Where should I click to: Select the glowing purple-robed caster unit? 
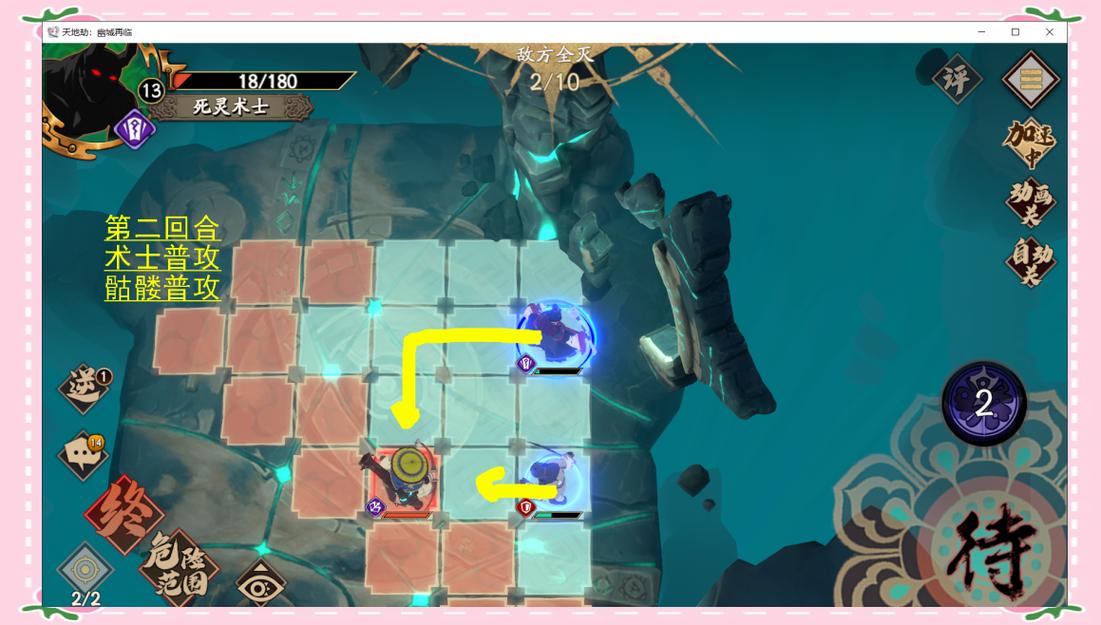click(555, 335)
